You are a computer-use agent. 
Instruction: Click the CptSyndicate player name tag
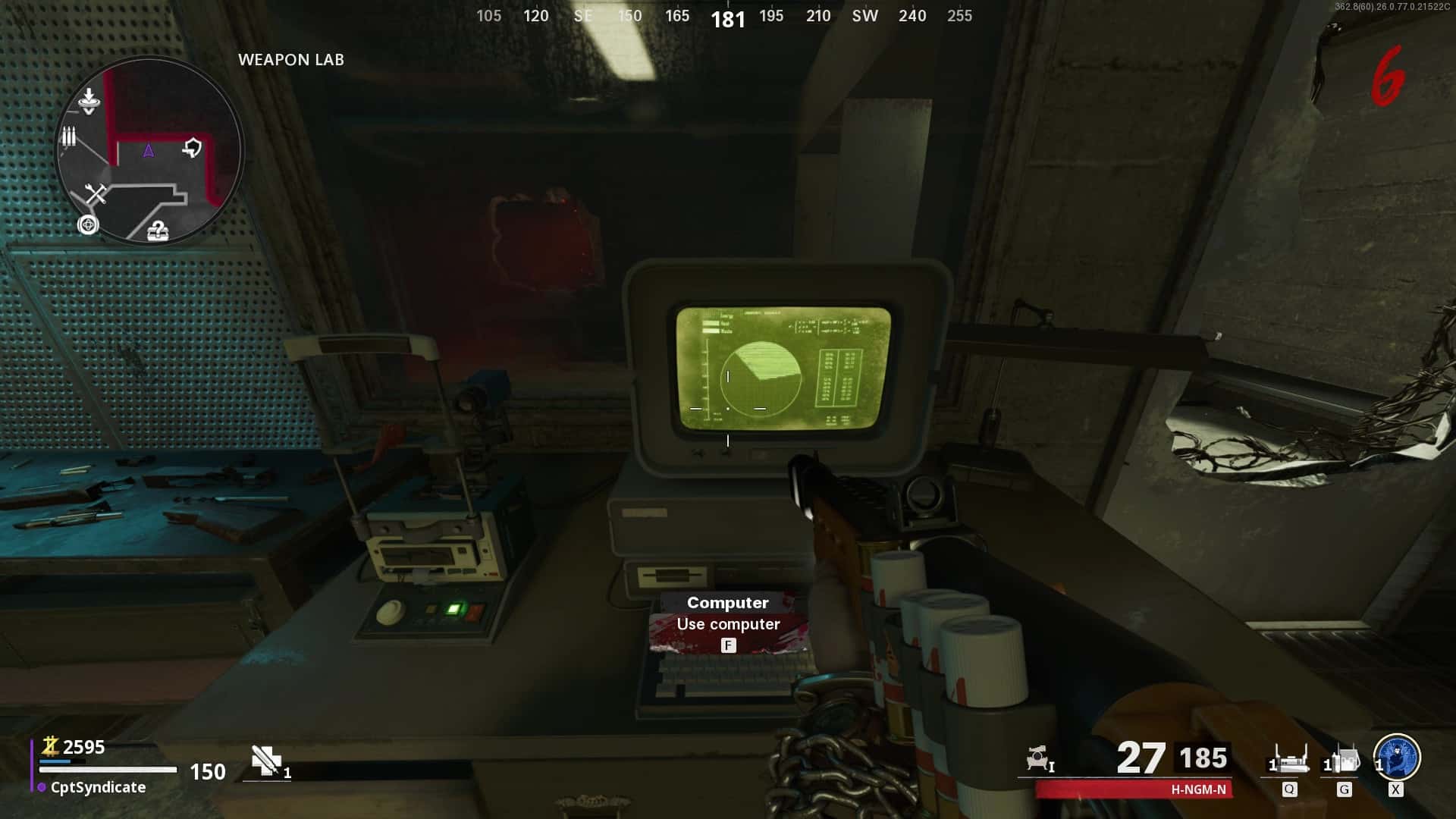pyautogui.click(x=97, y=787)
